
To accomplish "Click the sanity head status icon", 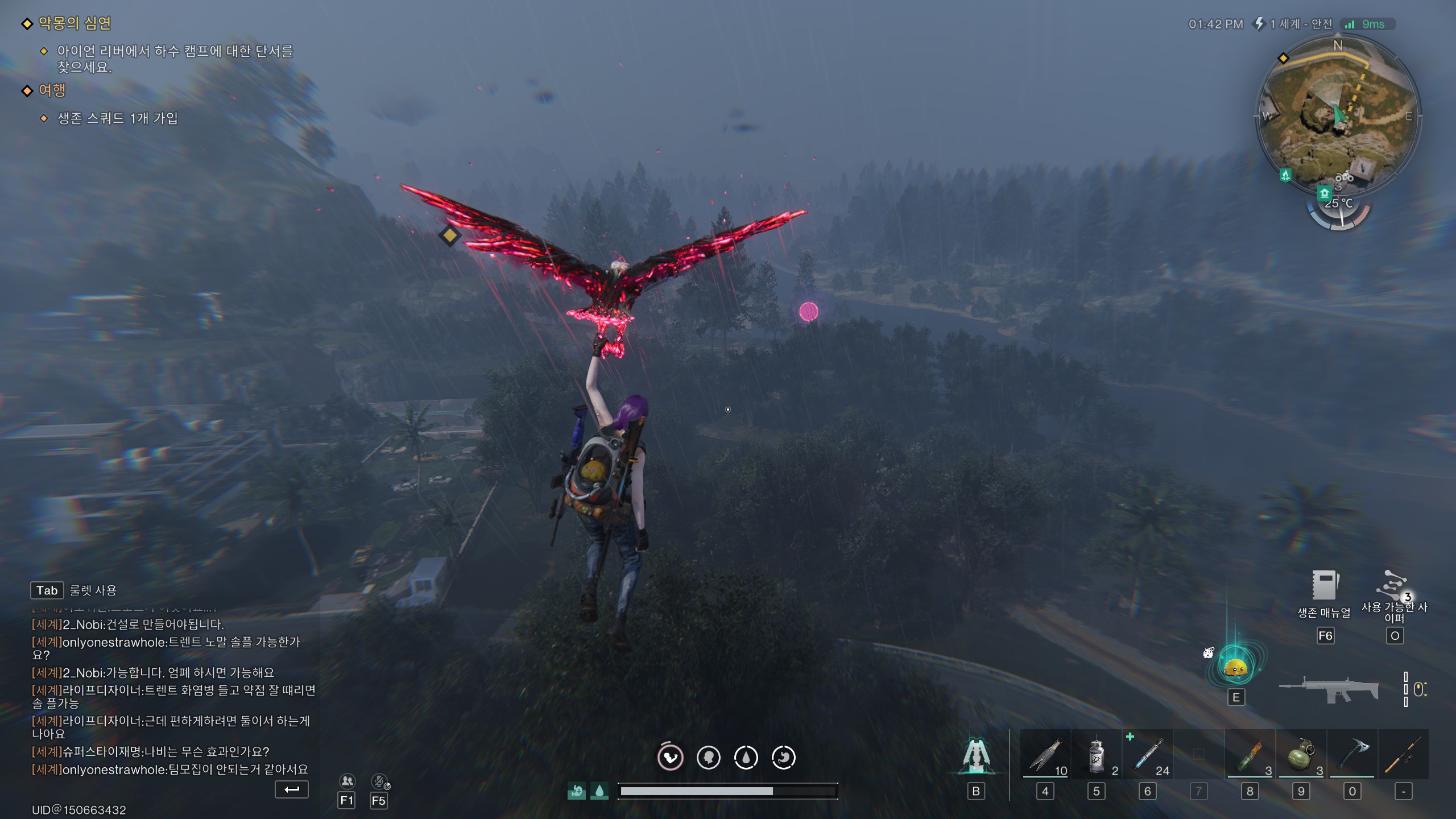I will pyautogui.click(x=708, y=758).
